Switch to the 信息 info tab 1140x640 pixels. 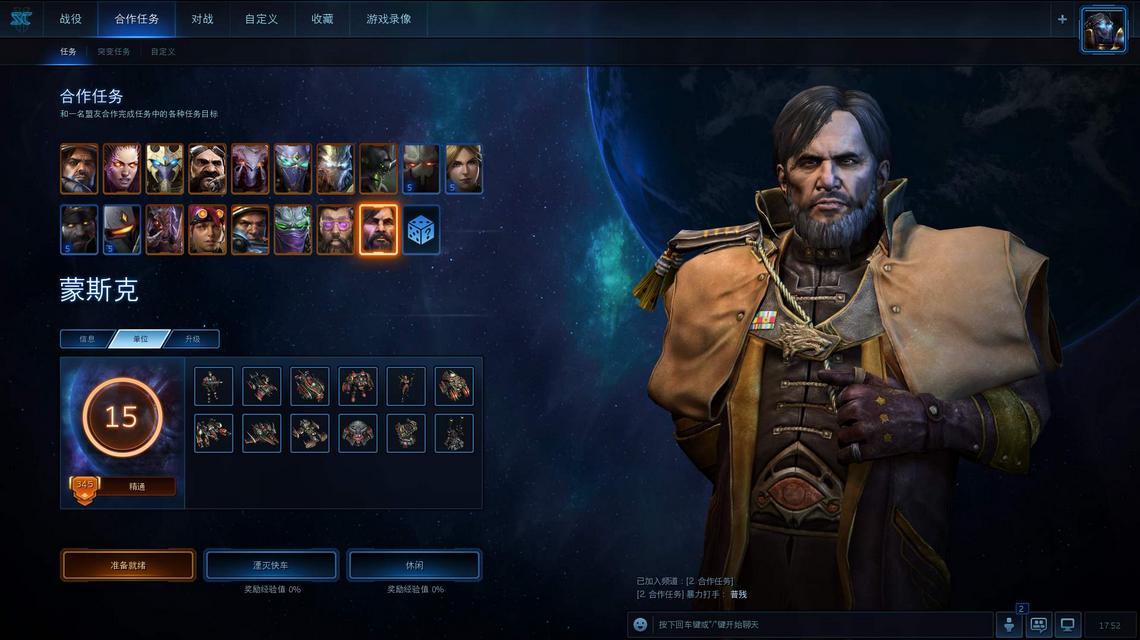click(87, 339)
